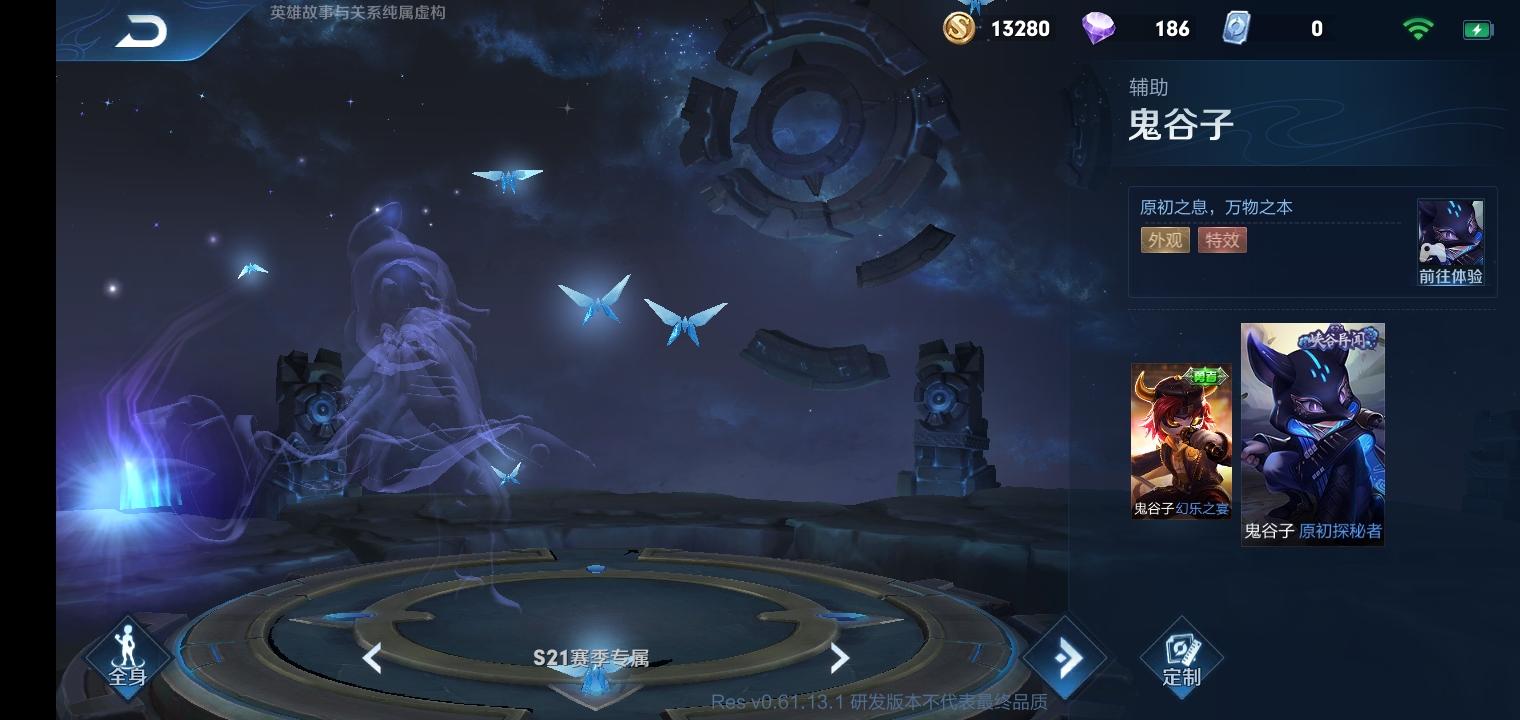Click the diamond-shaped forward arrow beside 定制
1520x720 pixels.
(1068, 657)
